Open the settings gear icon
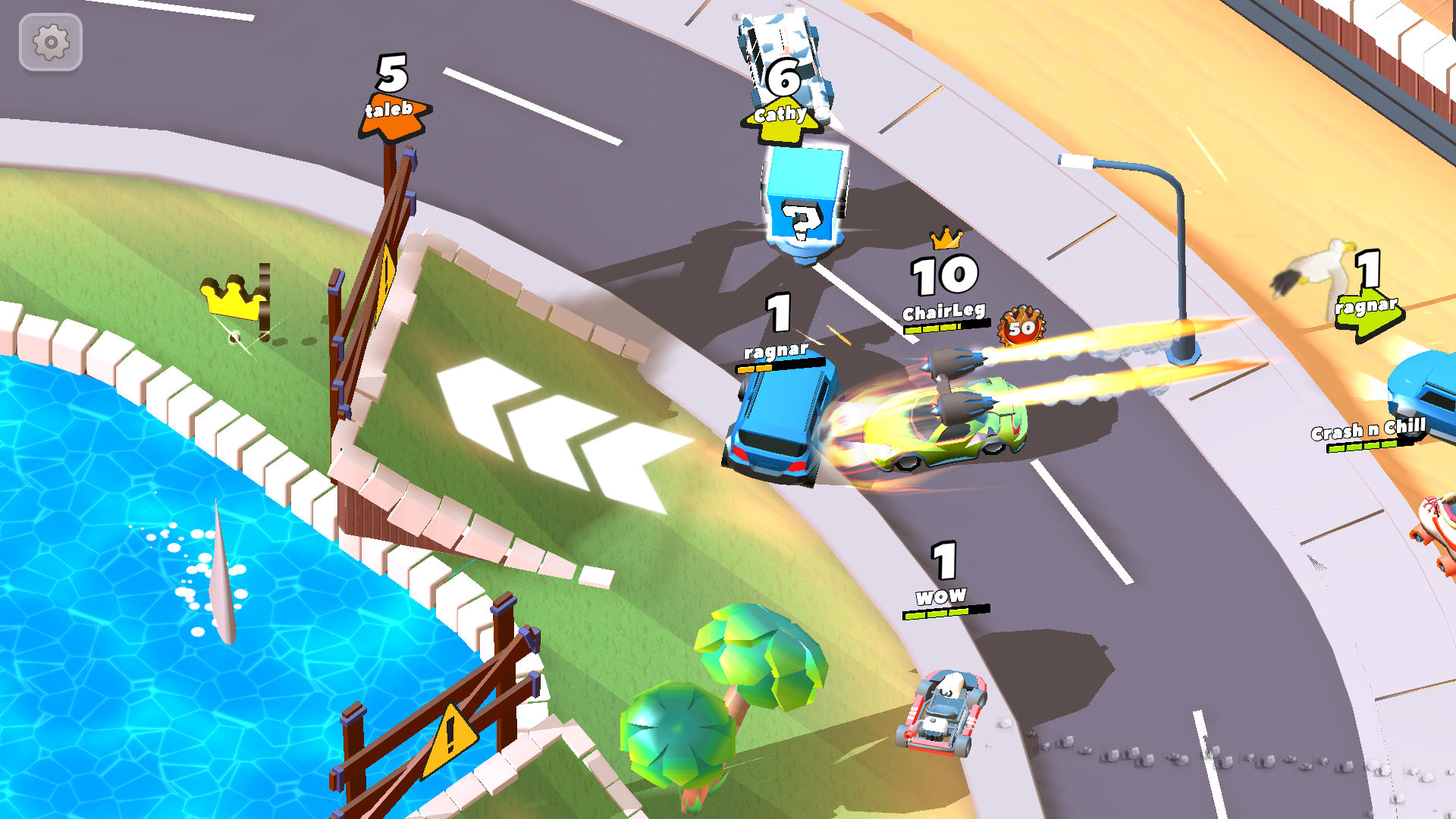Viewport: 1456px width, 819px height. 50,42
